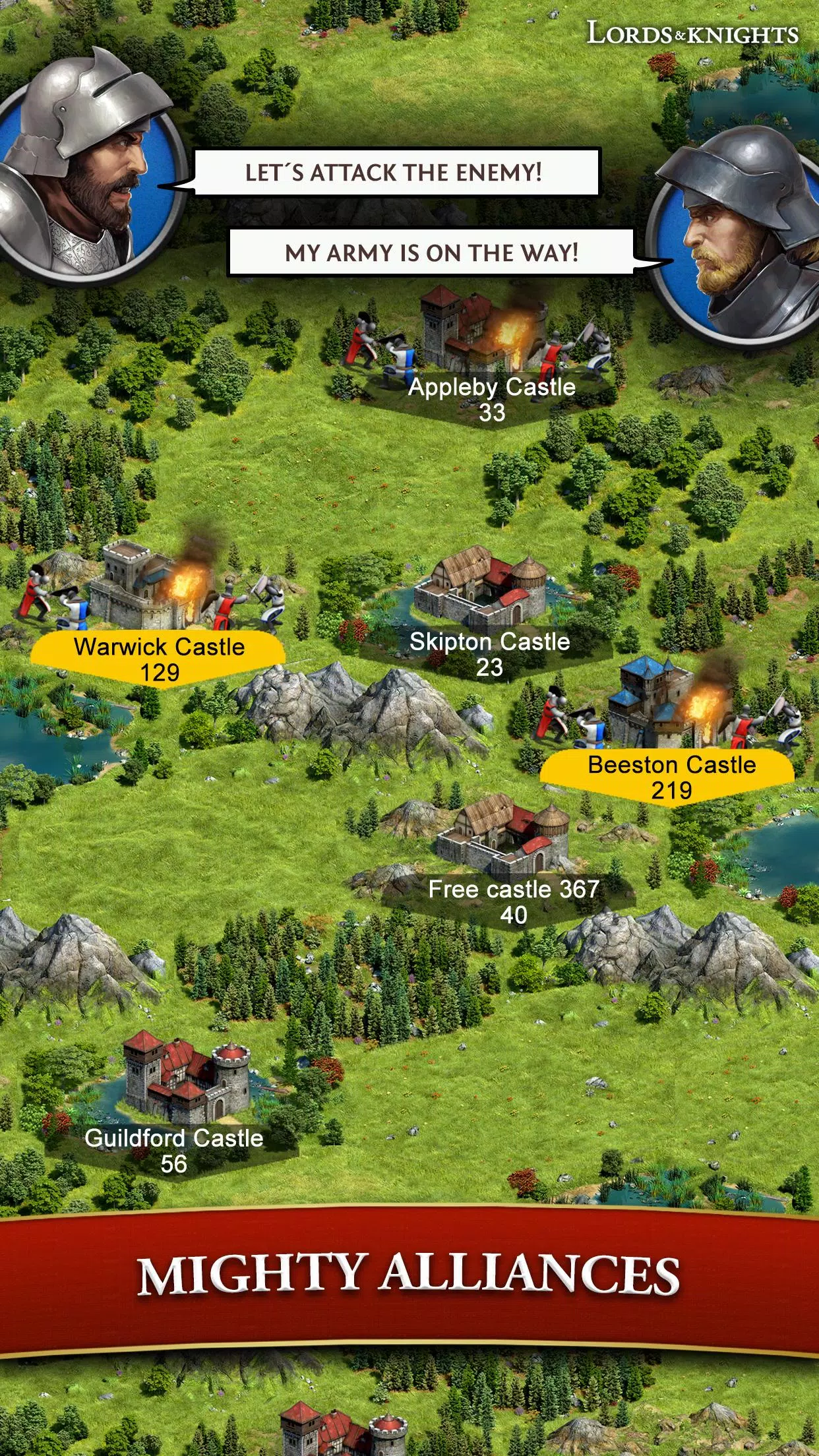819x1456 pixels.
Task: Open the "Let's attack the enemy!" message
Action: coord(396,172)
